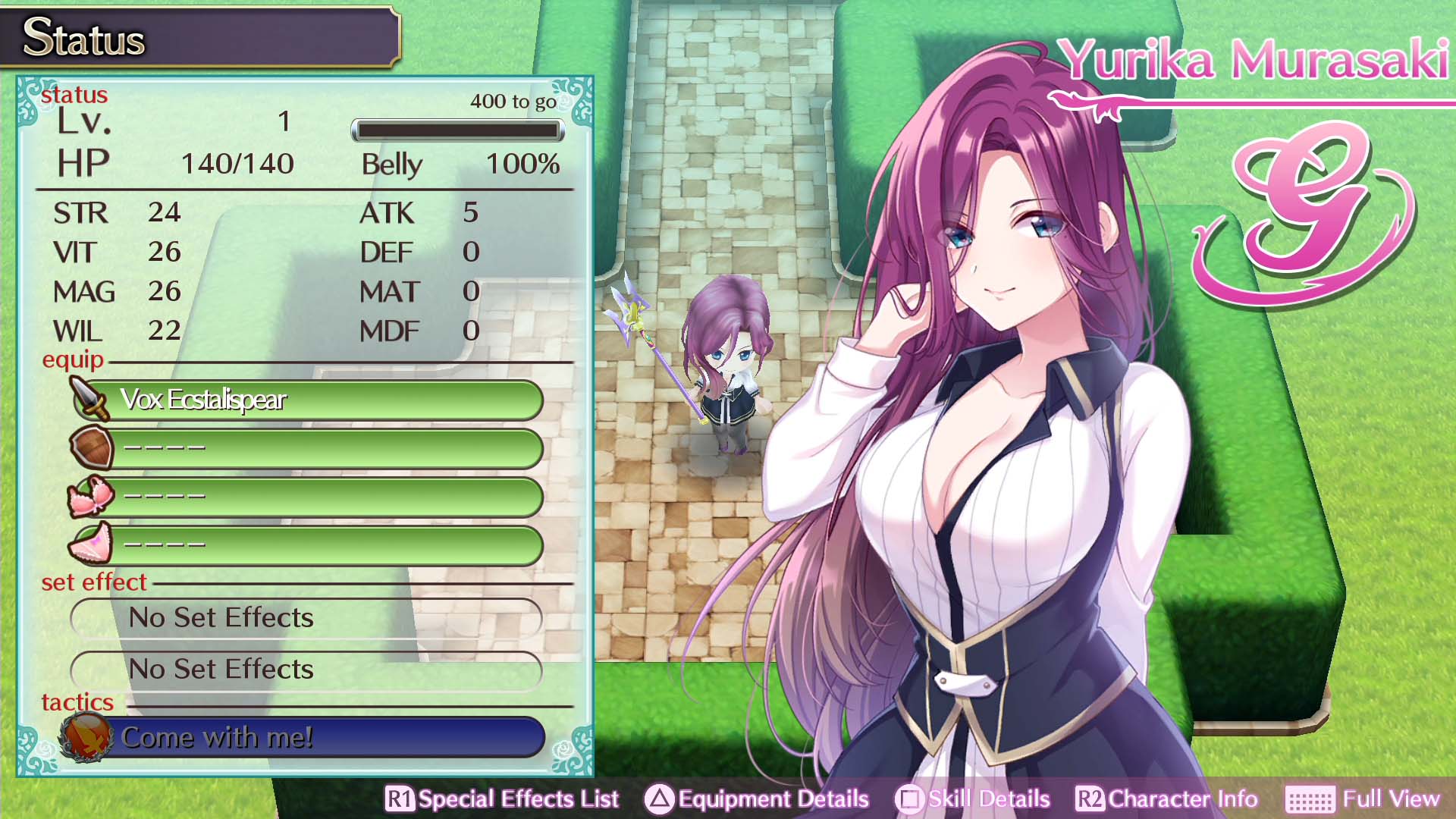
Task: Click the shield equipment slot icon
Action: (90, 447)
